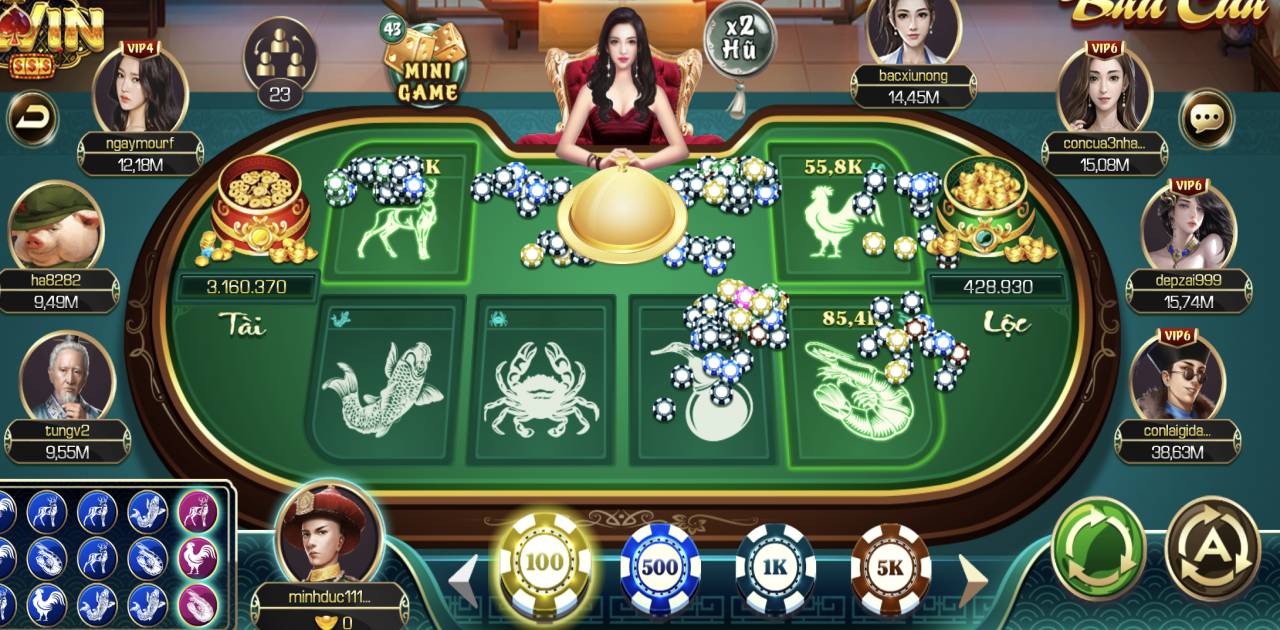View the player list icon showing 23
The height and width of the screenshot is (630, 1280).
point(280,62)
